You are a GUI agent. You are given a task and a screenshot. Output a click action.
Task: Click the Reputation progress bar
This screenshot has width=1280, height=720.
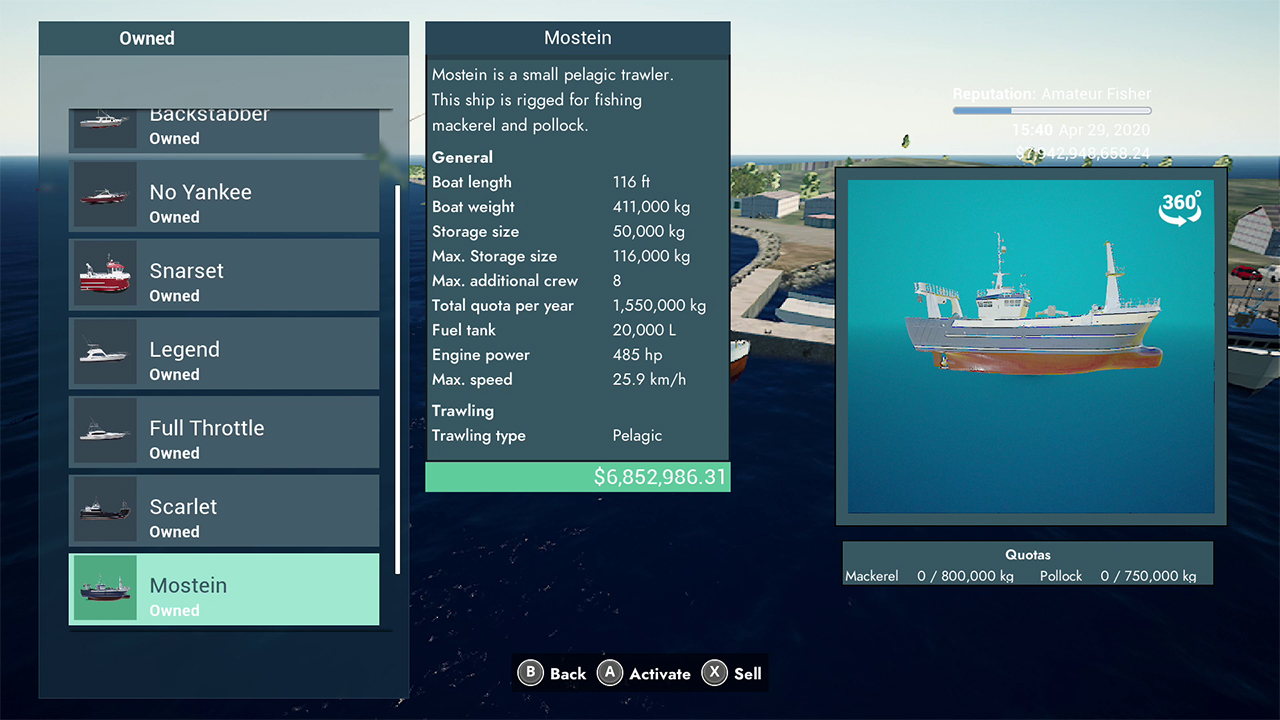[x=1051, y=110]
